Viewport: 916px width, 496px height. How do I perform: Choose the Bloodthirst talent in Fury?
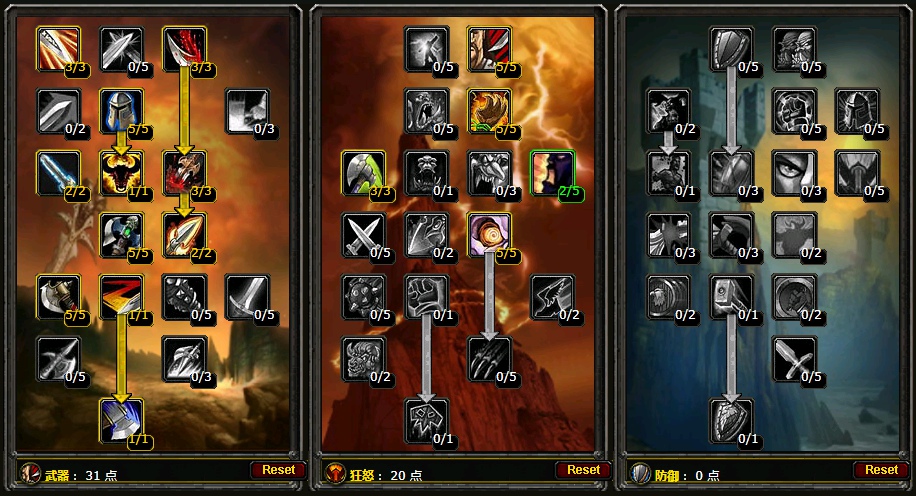425,419
